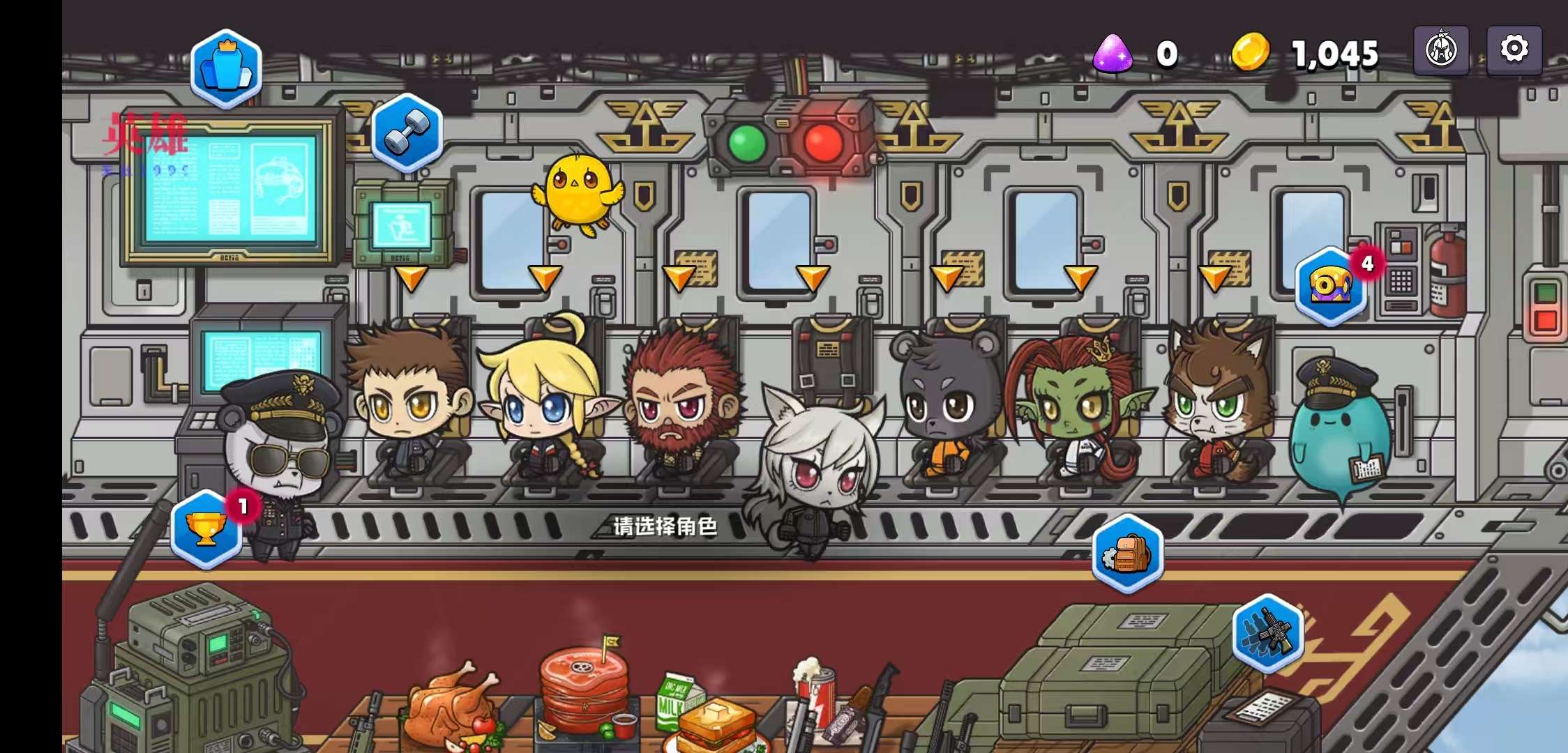Open the settings gear menu

click(1514, 50)
